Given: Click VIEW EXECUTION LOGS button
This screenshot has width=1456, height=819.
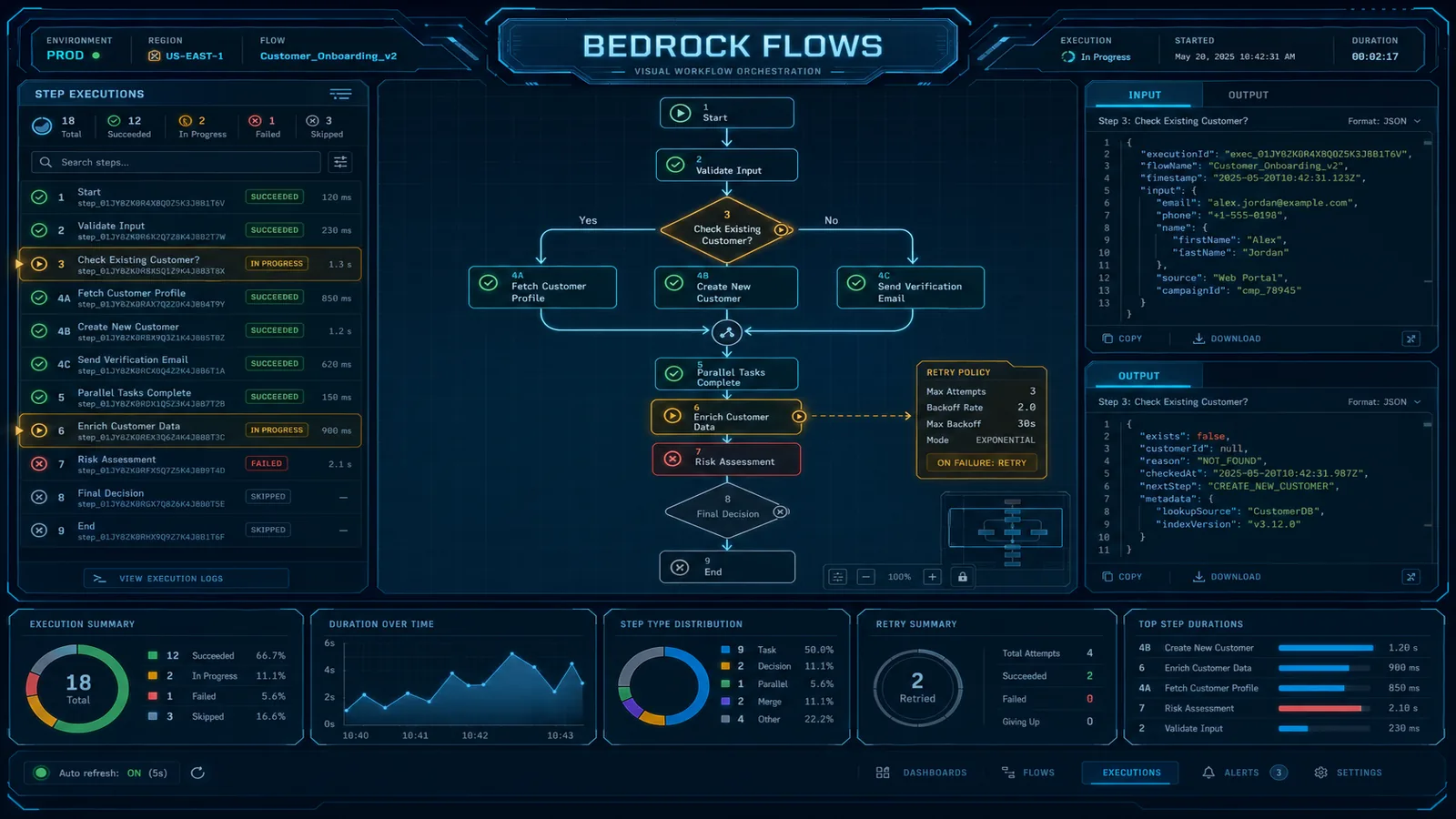Looking at the screenshot, I should pyautogui.click(x=186, y=577).
